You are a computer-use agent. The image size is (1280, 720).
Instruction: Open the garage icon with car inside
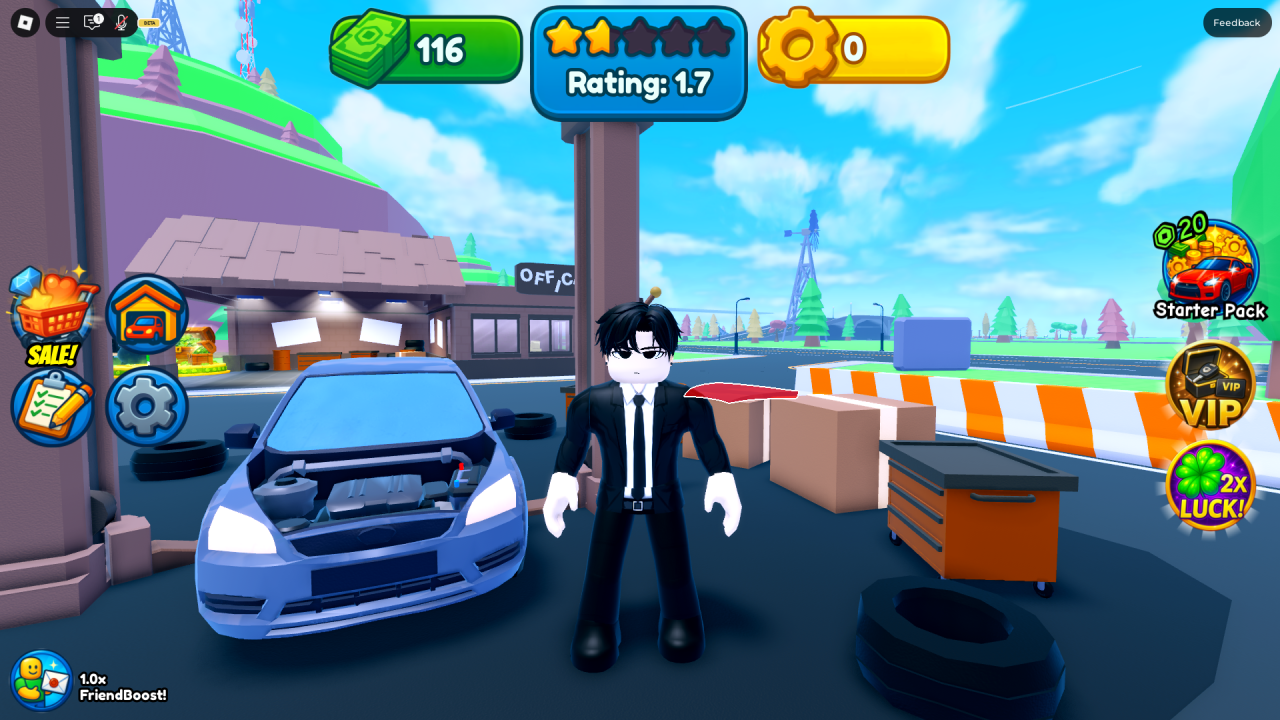click(x=146, y=313)
